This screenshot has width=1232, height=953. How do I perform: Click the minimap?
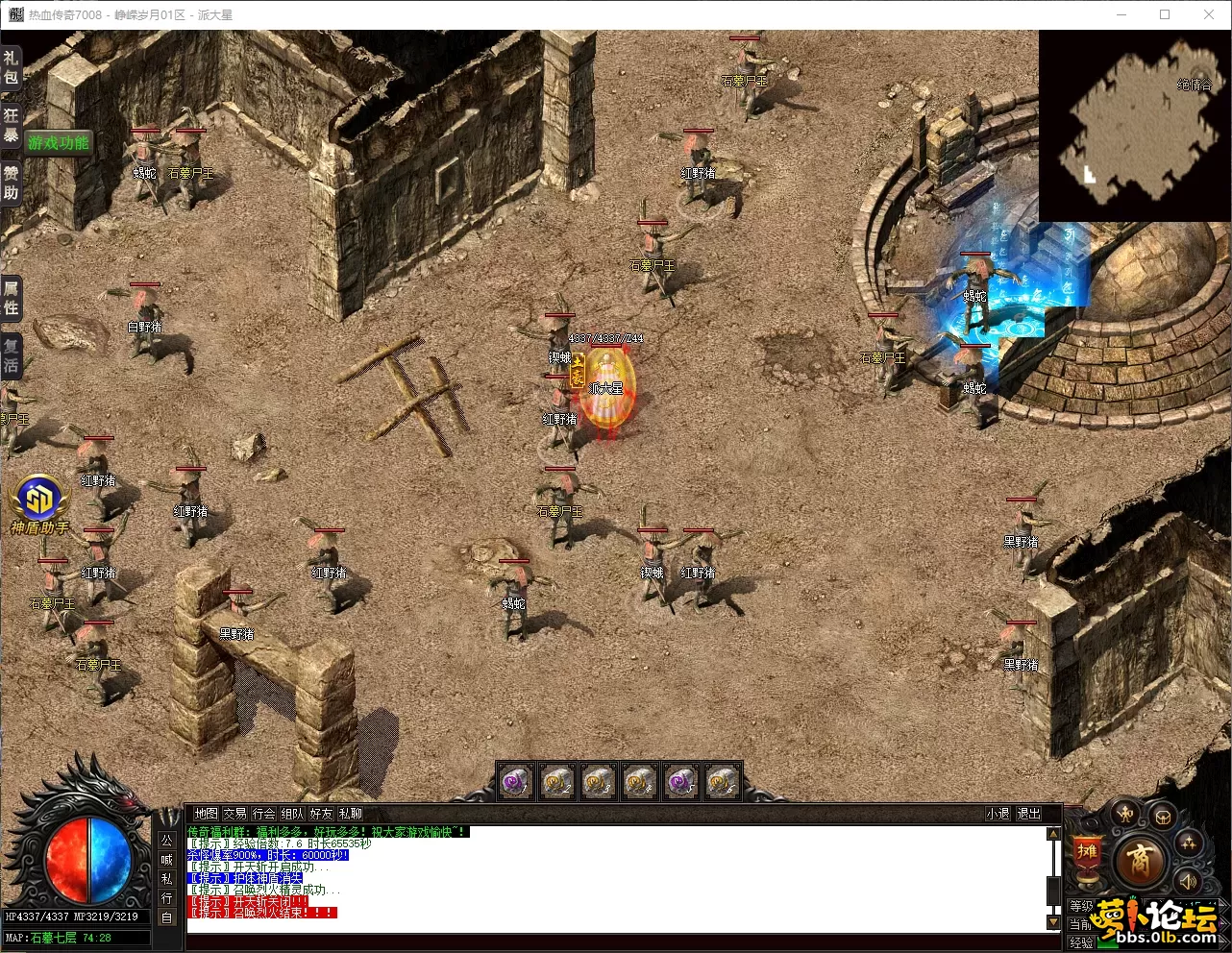tap(1134, 126)
